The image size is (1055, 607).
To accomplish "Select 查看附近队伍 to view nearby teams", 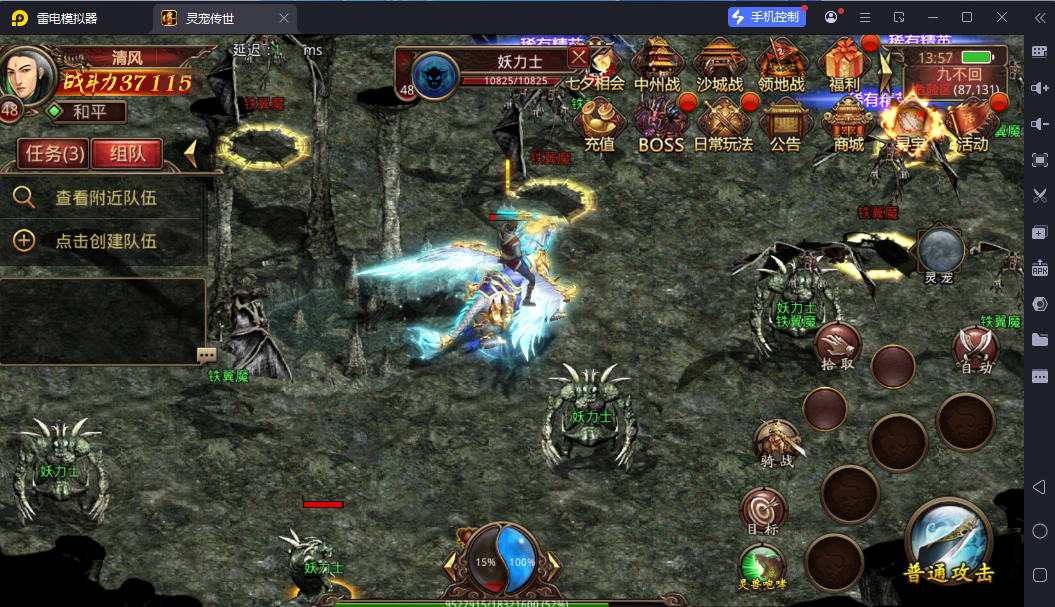I will click(105, 198).
